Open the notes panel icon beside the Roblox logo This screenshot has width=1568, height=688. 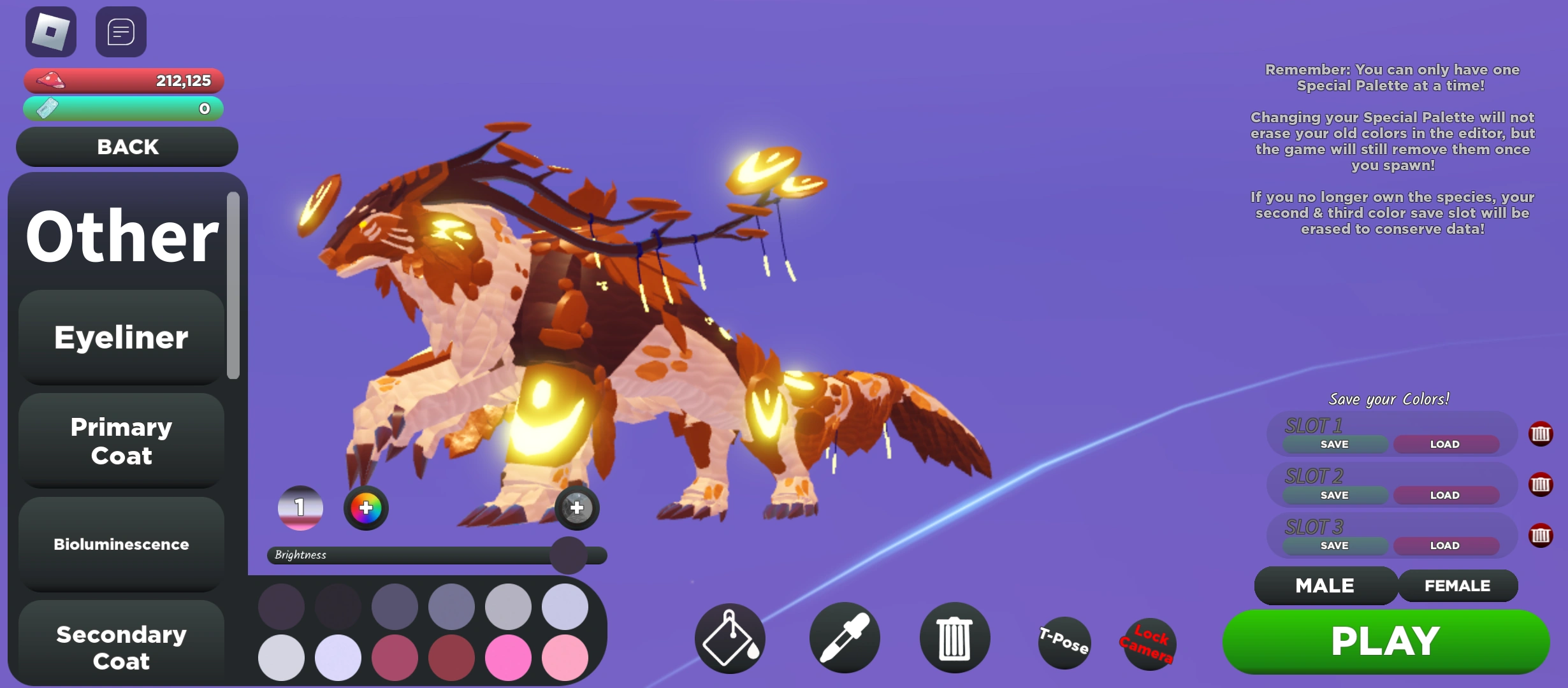(x=120, y=31)
